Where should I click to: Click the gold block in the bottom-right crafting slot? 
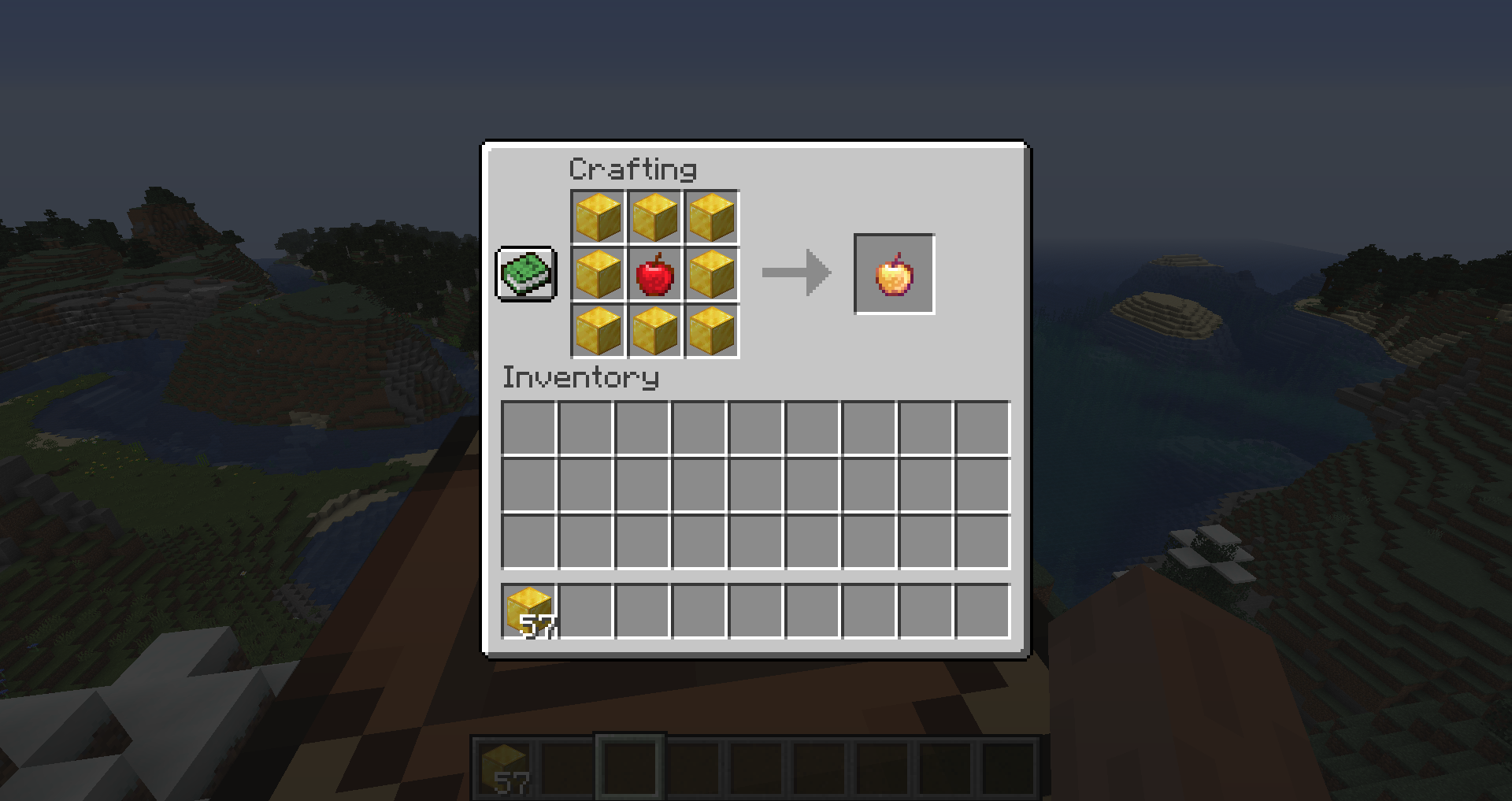tap(712, 332)
